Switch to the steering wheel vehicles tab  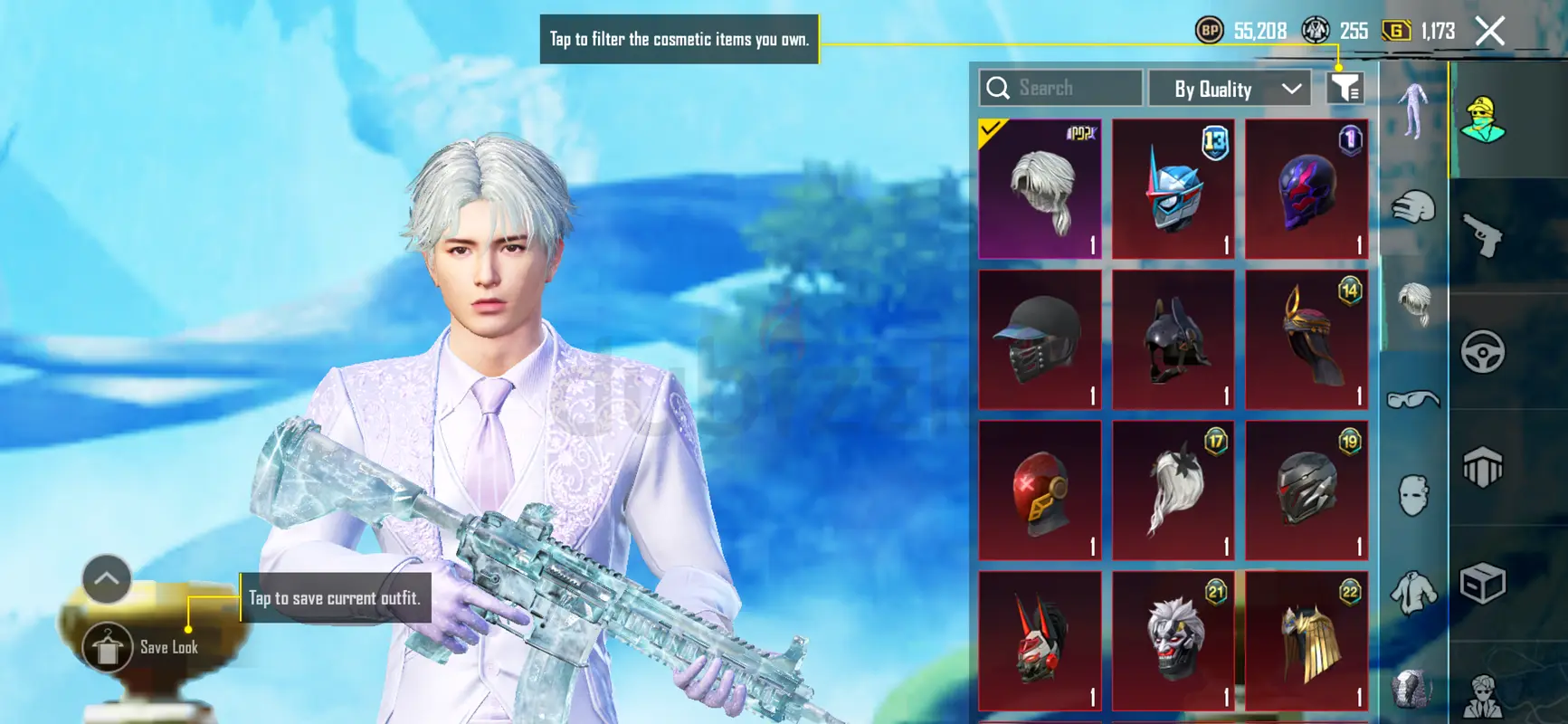1483,351
